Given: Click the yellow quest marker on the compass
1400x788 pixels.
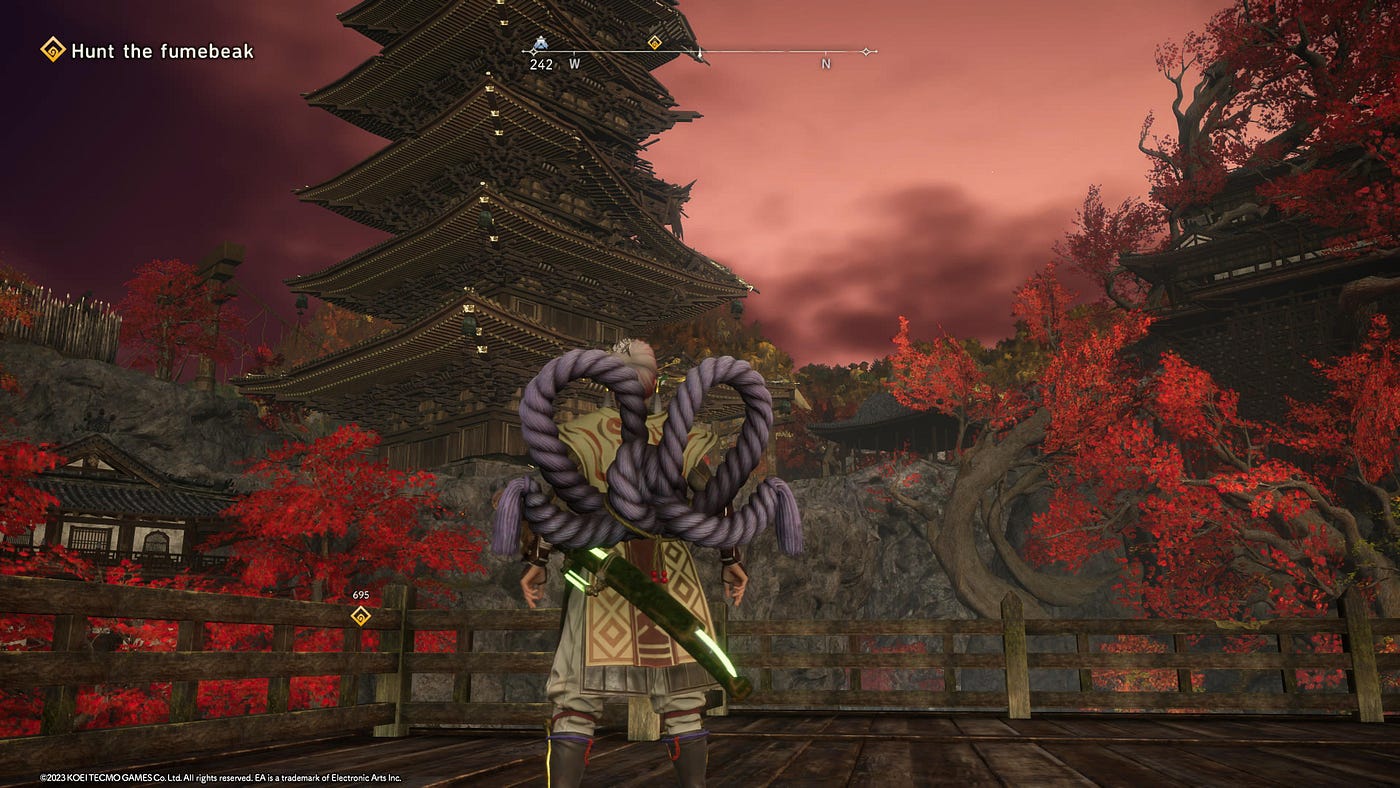Looking at the screenshot, I should tap(654, 42).
